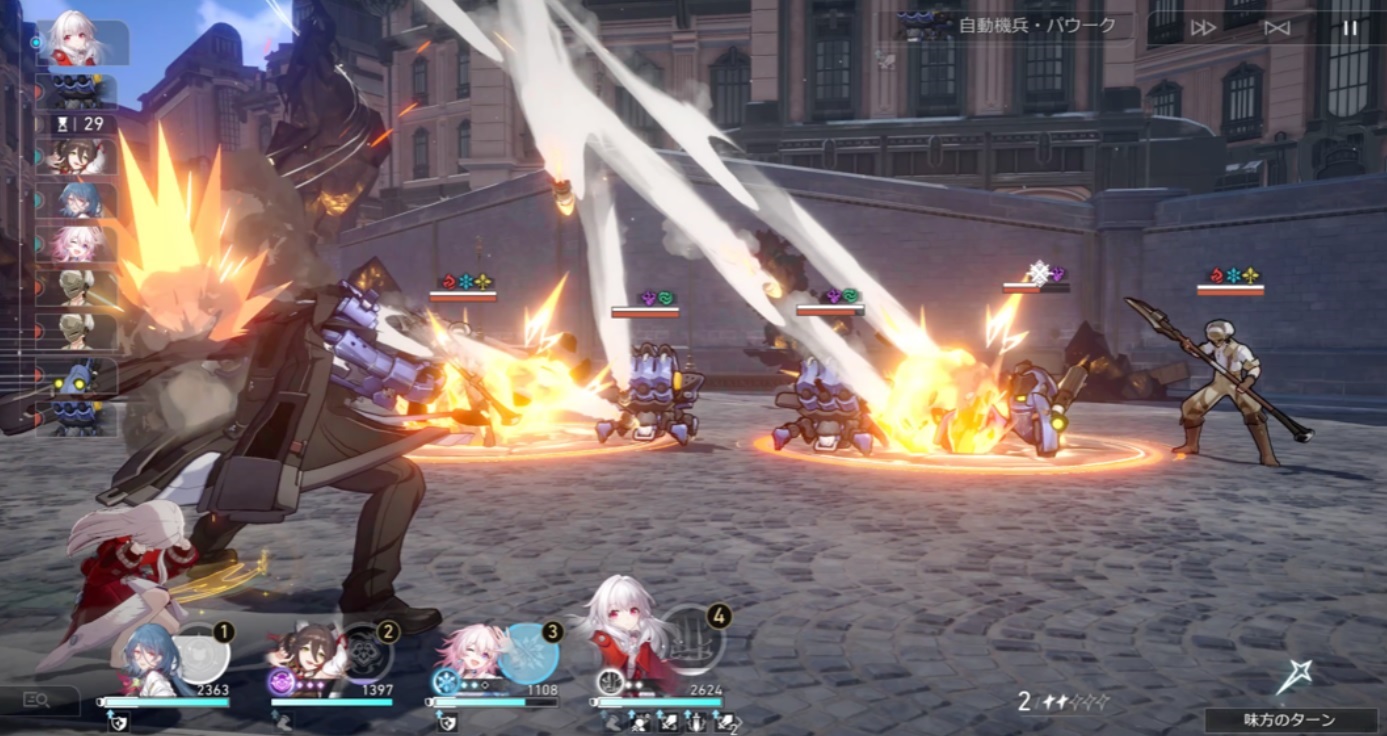Activate ultimate number 2 of the brown-haired character
1387x736 pixels.
tap(365, 652)
